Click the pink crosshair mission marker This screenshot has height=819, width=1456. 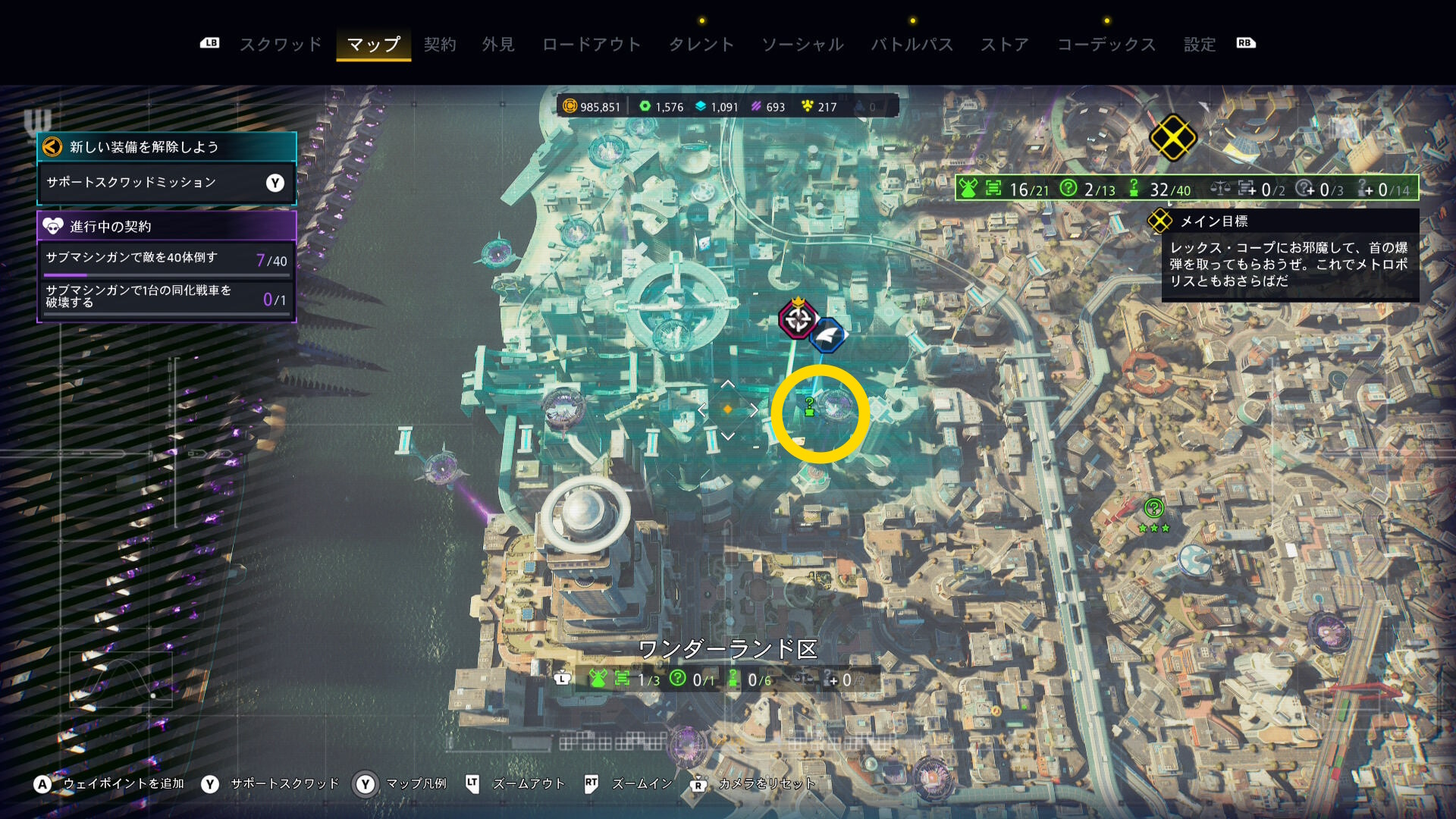point(798,319)
